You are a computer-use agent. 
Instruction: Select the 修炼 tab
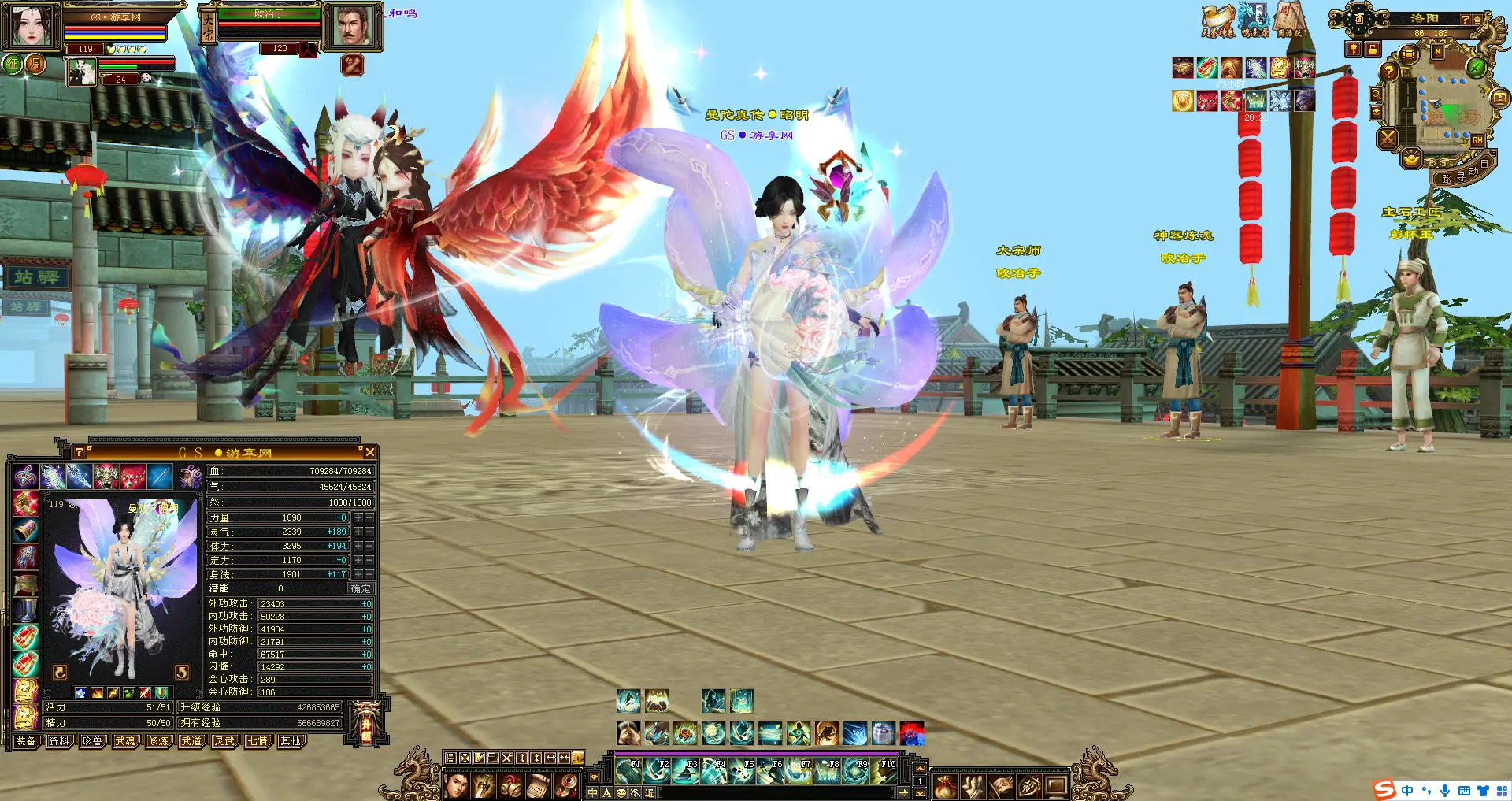pyautogui.click(x=158, y=741)
